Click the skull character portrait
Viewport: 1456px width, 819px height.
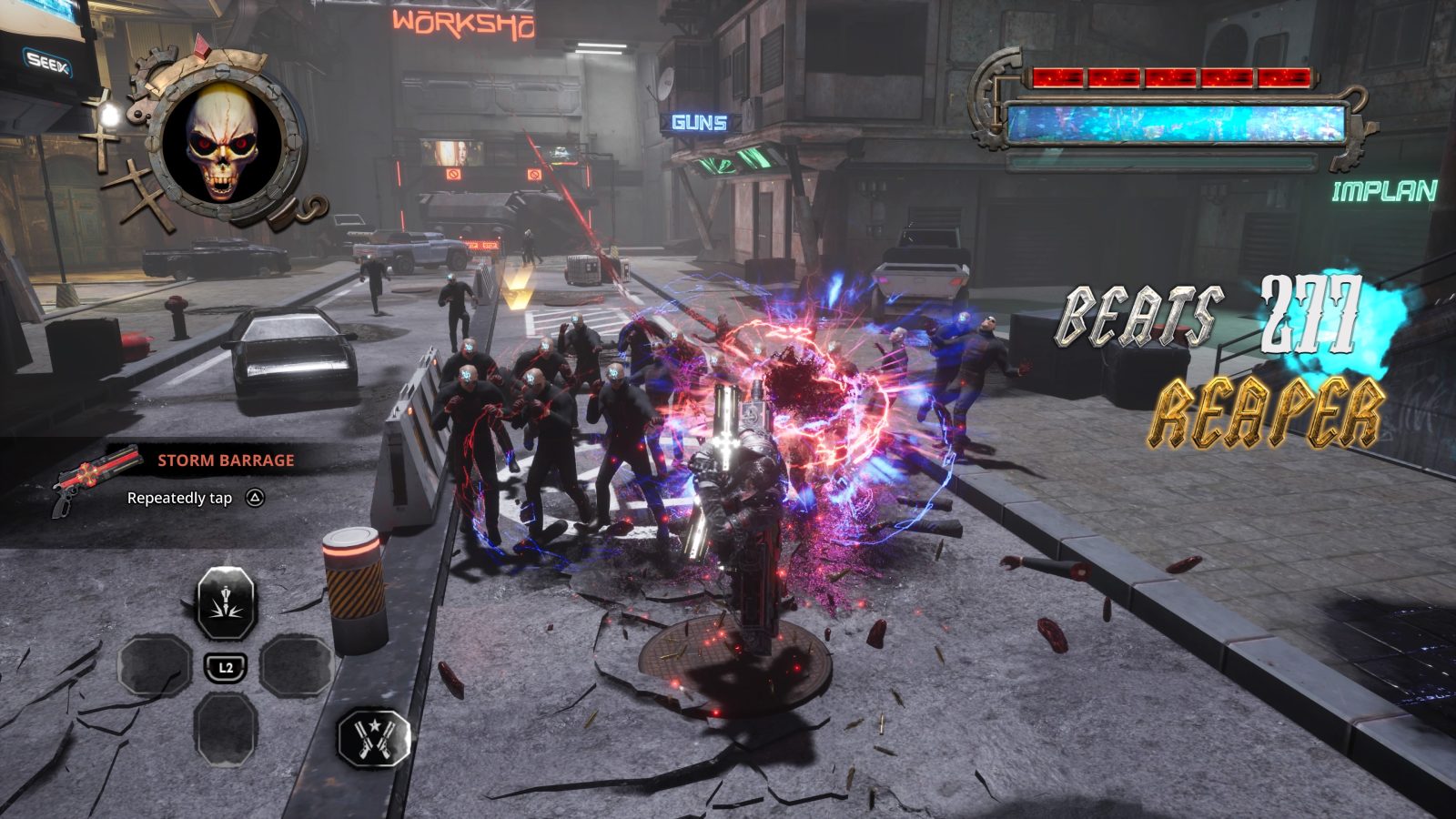pyautogui.click(x=224, y=144)
